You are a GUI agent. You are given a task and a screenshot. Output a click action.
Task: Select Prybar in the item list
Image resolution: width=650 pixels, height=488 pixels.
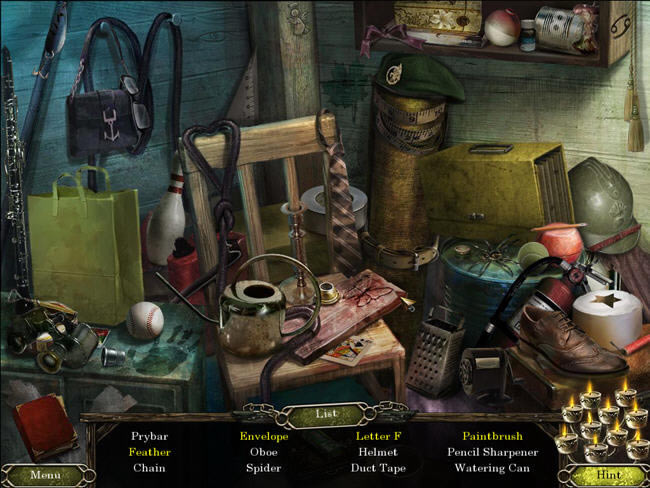(x=149, y=437)
